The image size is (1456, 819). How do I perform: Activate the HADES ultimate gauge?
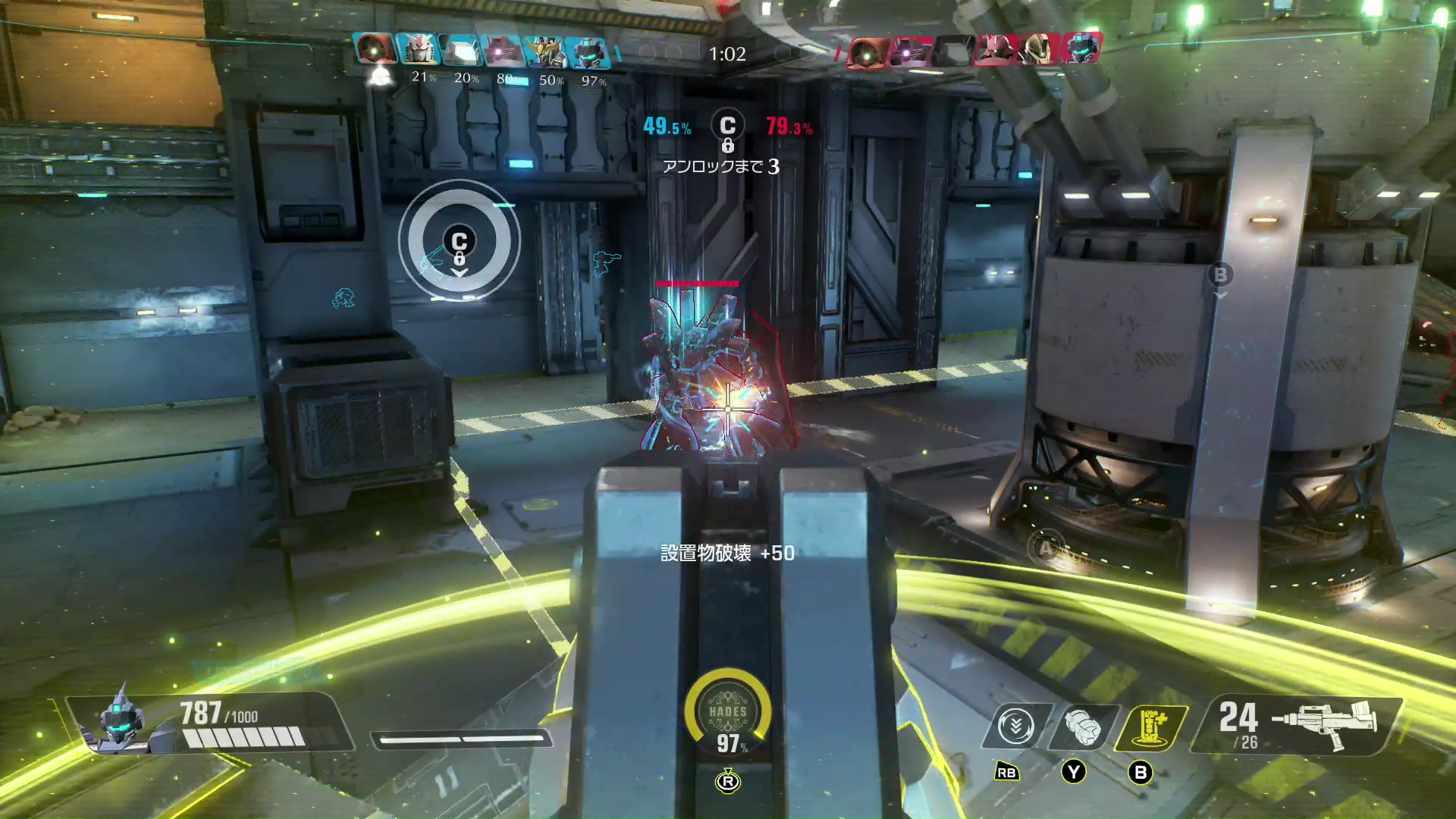coord(727,713)
